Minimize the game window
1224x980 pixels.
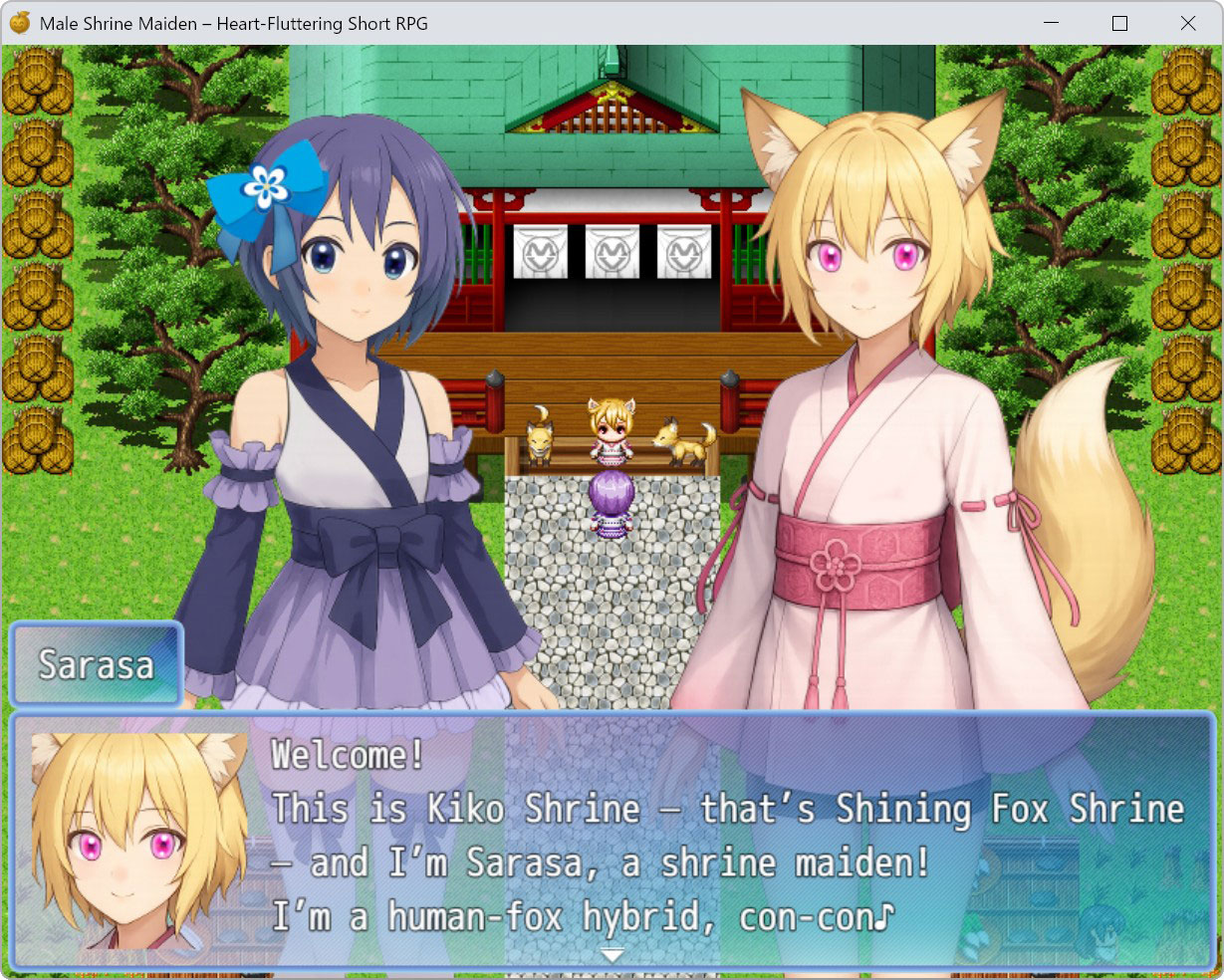[x=1052, y=23]
